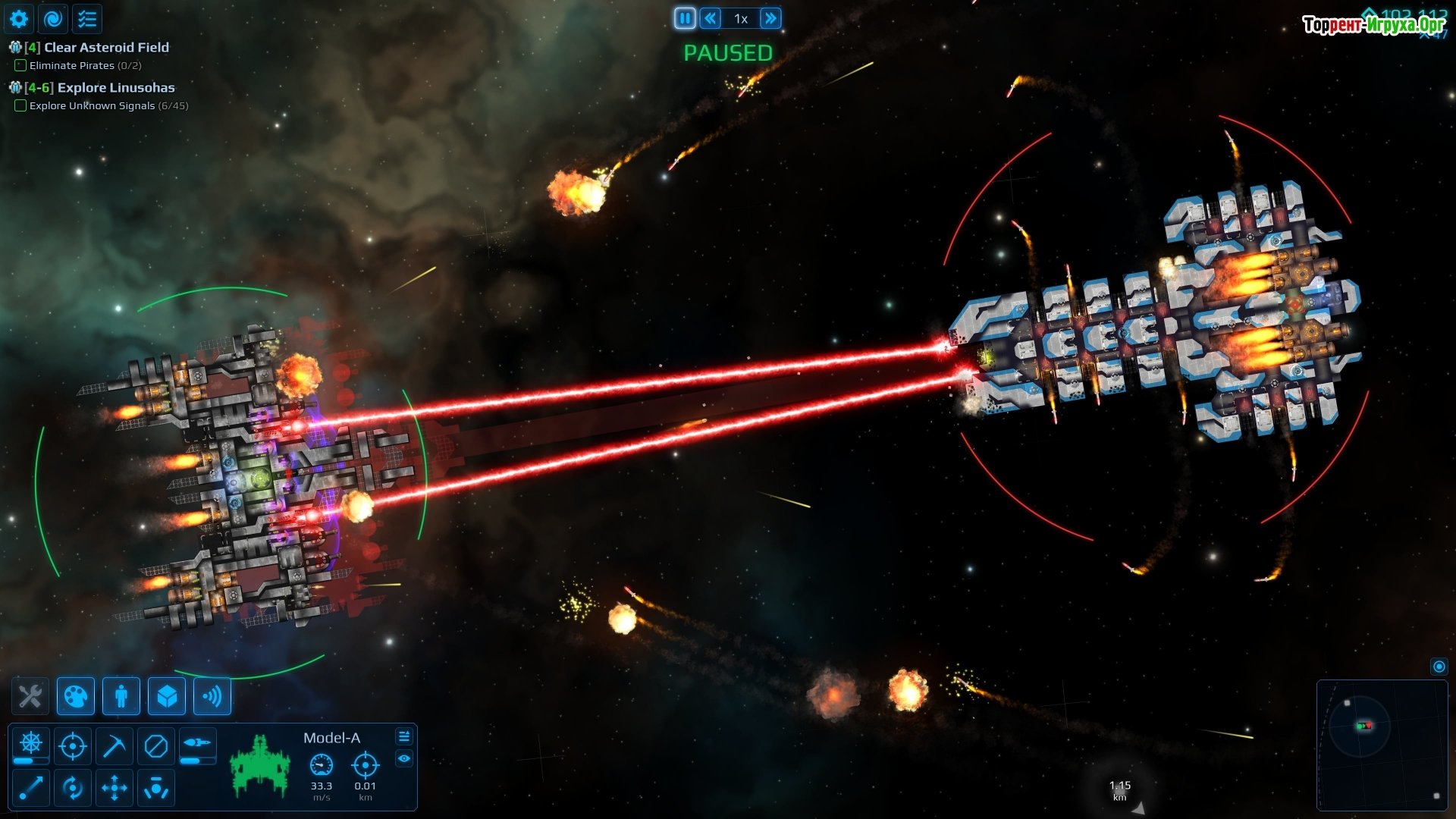Select the Clear Asteroid Field mission
Image resolution: width=1456 pixels, height=819 pixels.
(x=106, y=47)
